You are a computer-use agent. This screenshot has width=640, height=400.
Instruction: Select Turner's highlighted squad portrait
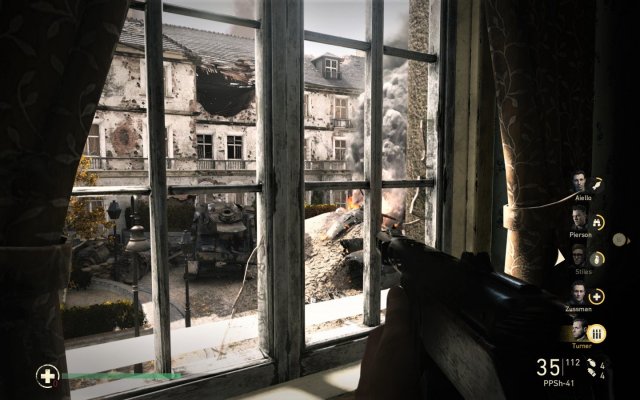[x=579, y=332]
